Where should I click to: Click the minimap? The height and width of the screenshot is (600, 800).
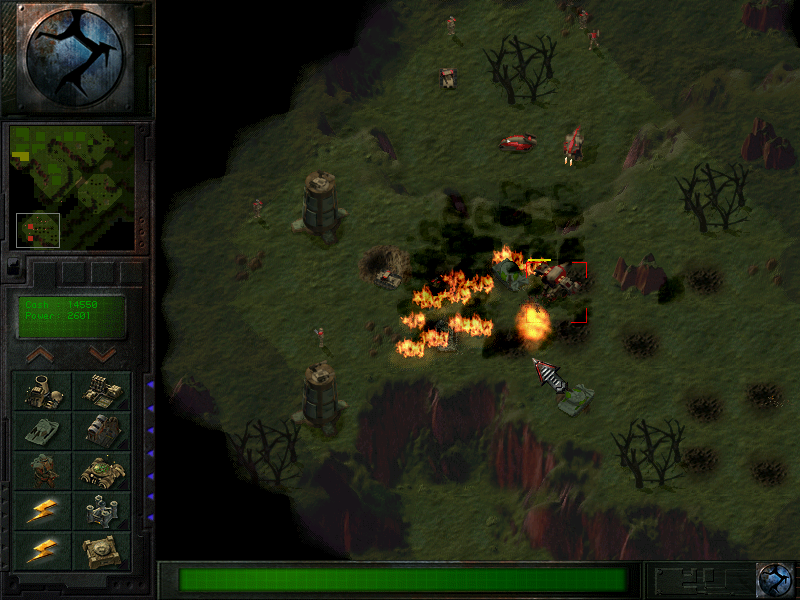pyautogui.click(x=73, y=186)
